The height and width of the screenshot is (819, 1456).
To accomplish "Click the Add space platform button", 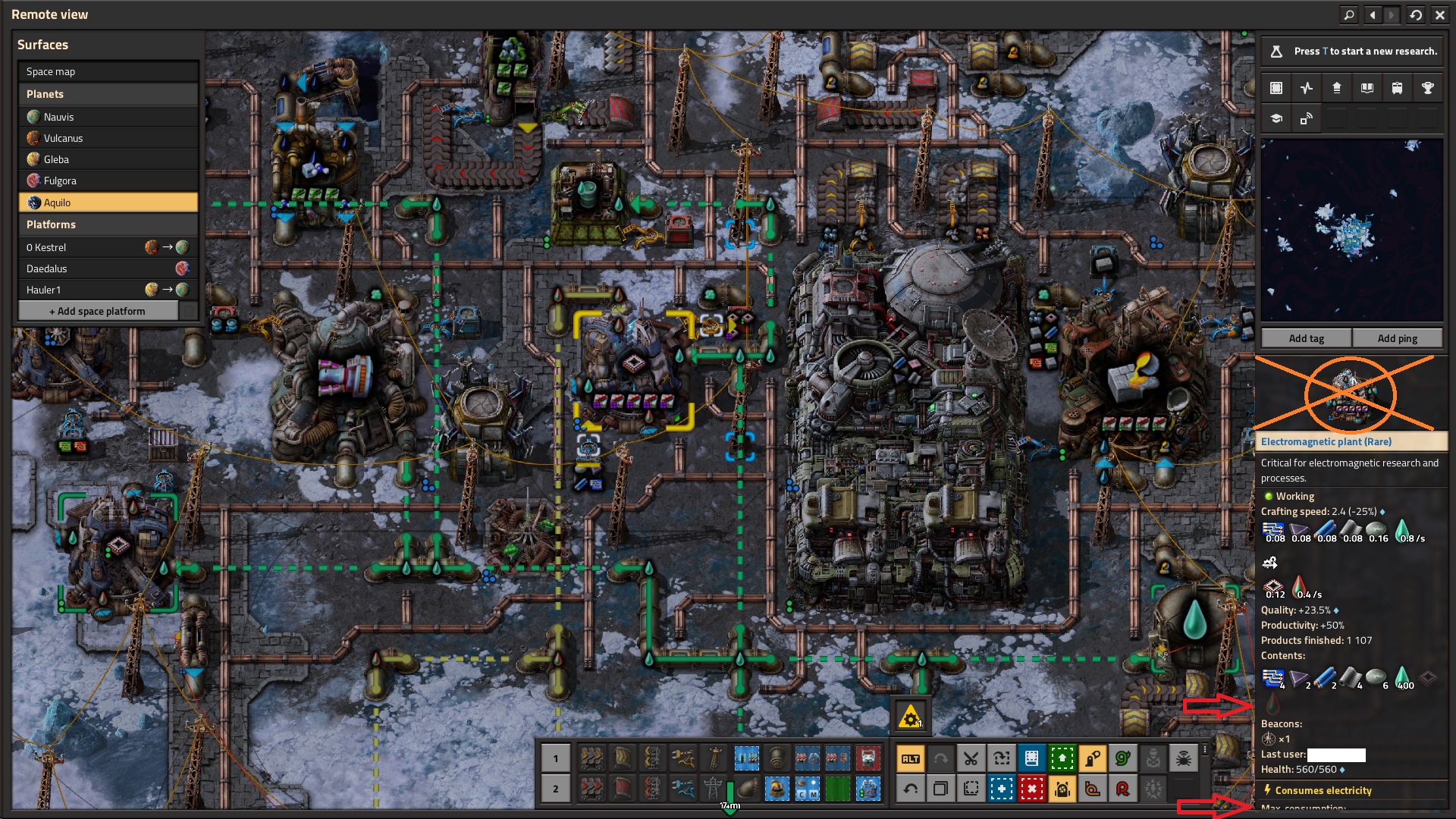I will point(98,311).
